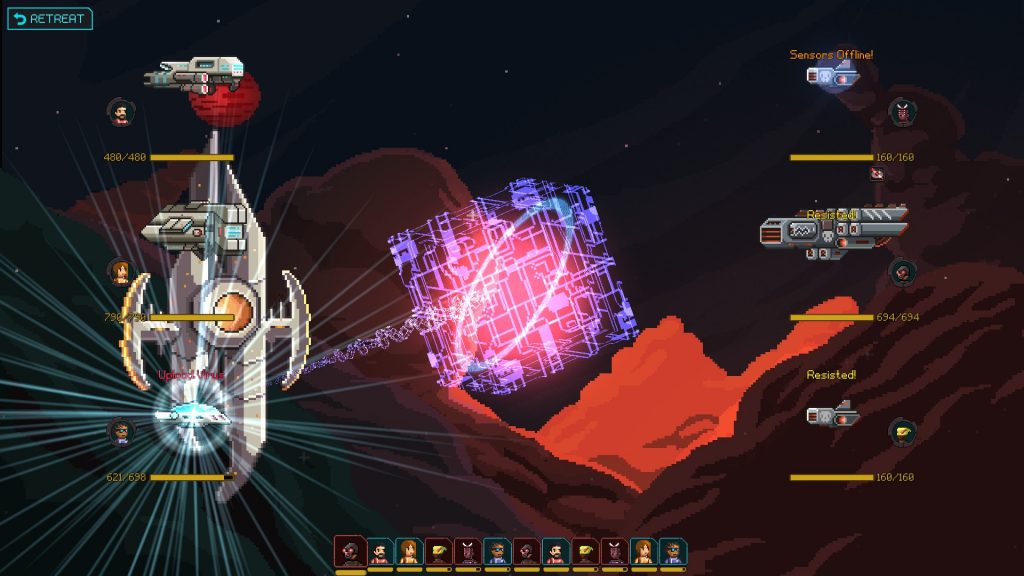Choose the sunglasses officer portrait beside the 621/698 ship

coord(120,432)
